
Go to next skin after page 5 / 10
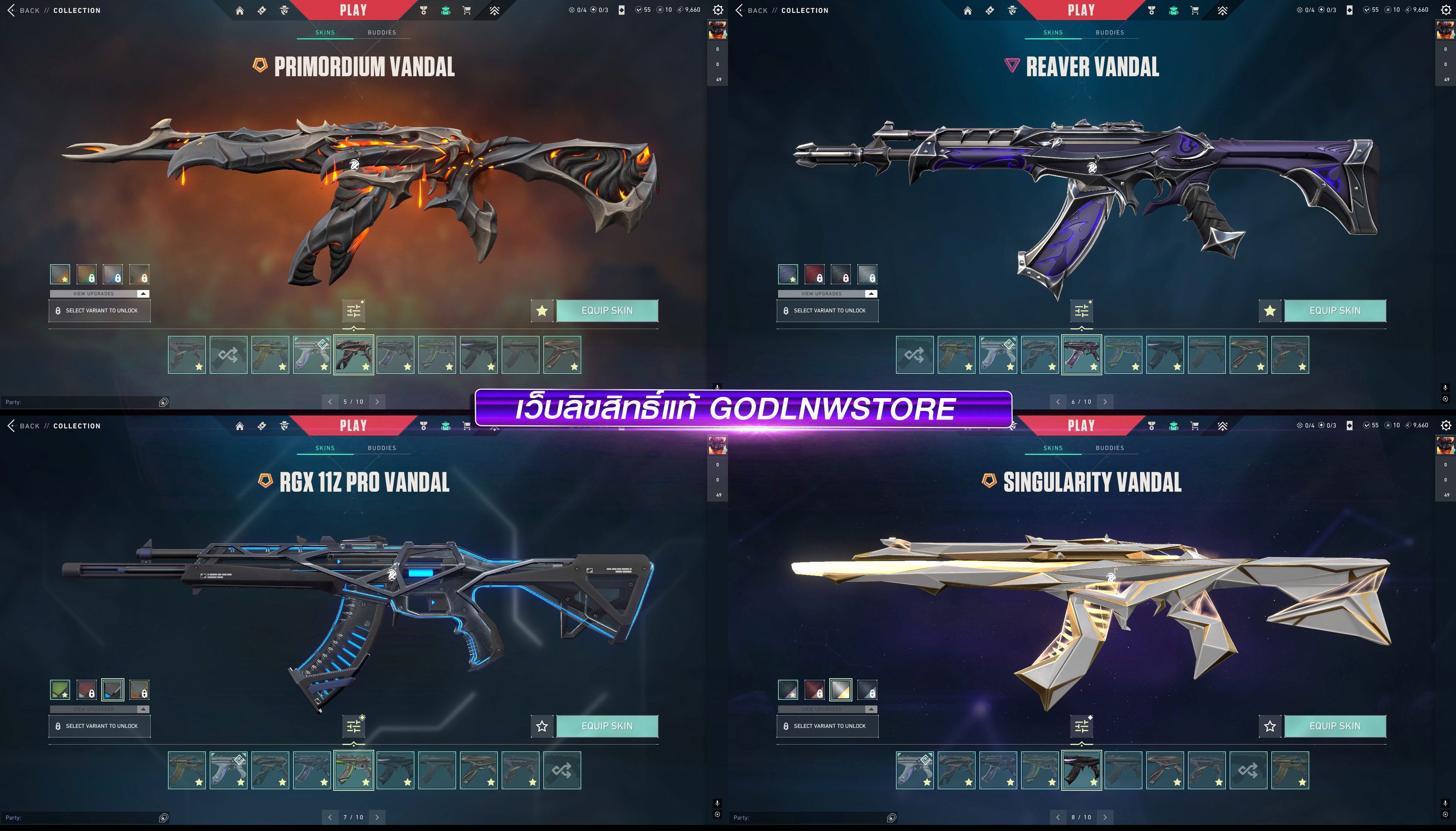377,402
